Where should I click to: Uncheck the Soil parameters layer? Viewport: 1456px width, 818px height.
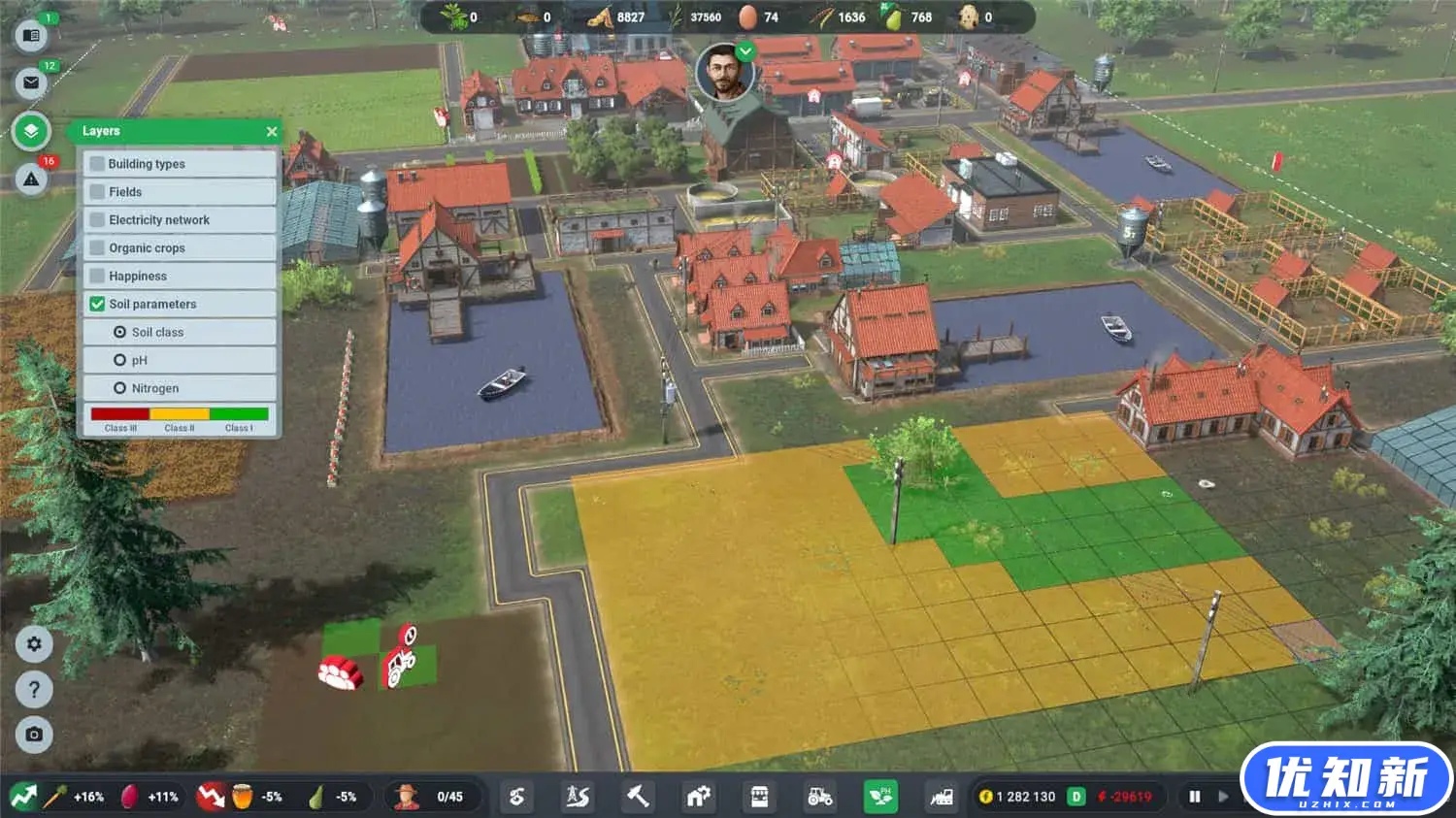coord(97,304)
